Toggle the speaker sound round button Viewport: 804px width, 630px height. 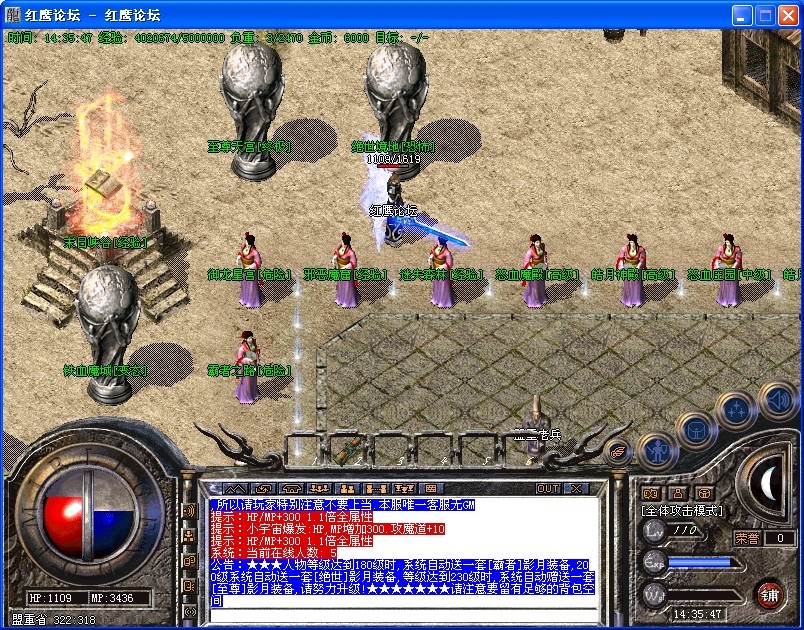click(x=777, y=400)
